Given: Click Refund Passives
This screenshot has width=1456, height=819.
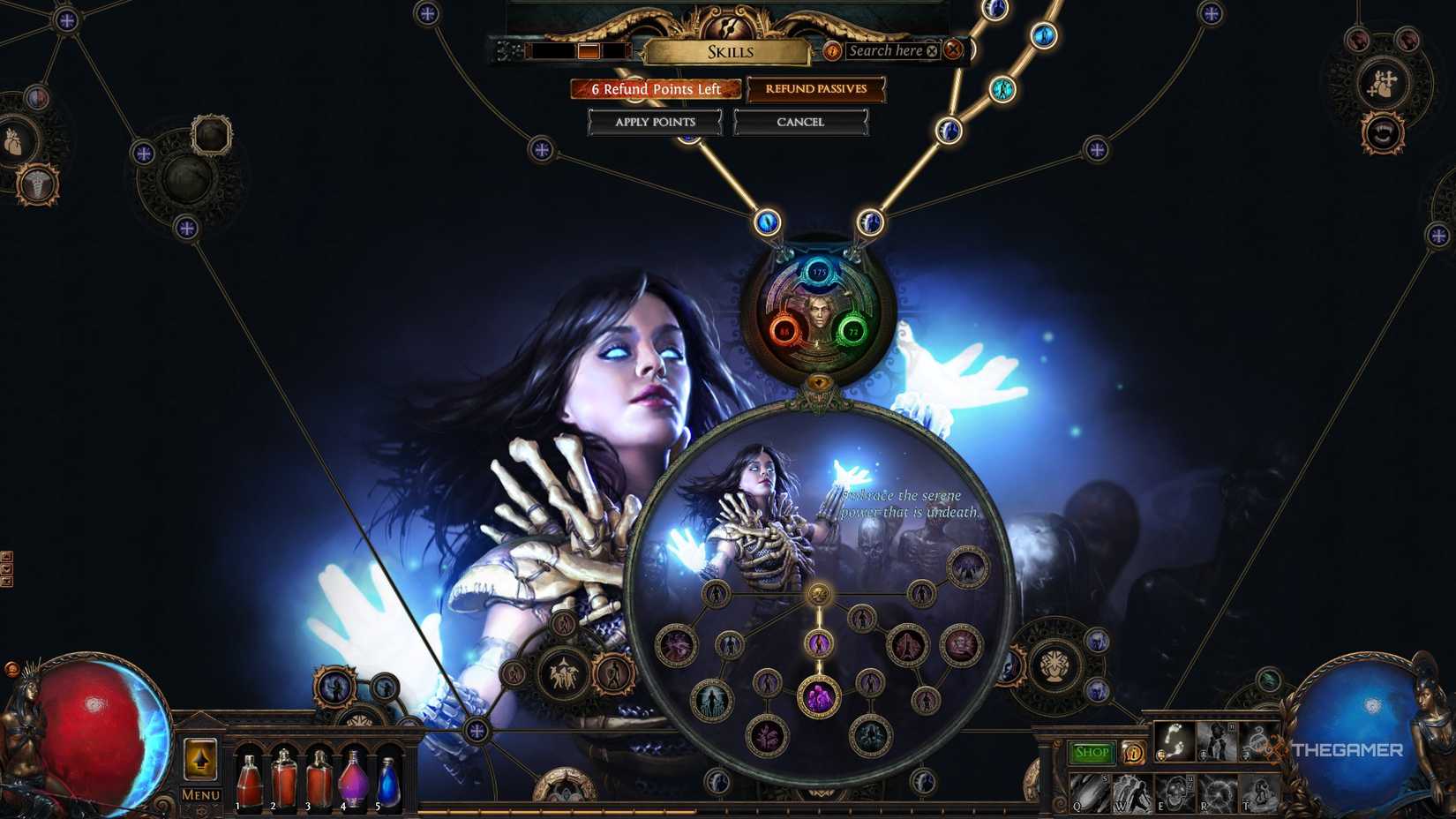Looking at the screenshot, I should pos(814,89).
